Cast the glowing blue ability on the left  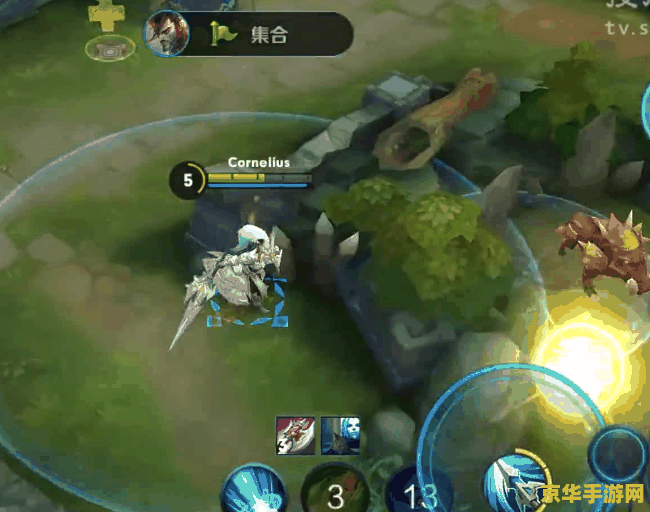252,490
